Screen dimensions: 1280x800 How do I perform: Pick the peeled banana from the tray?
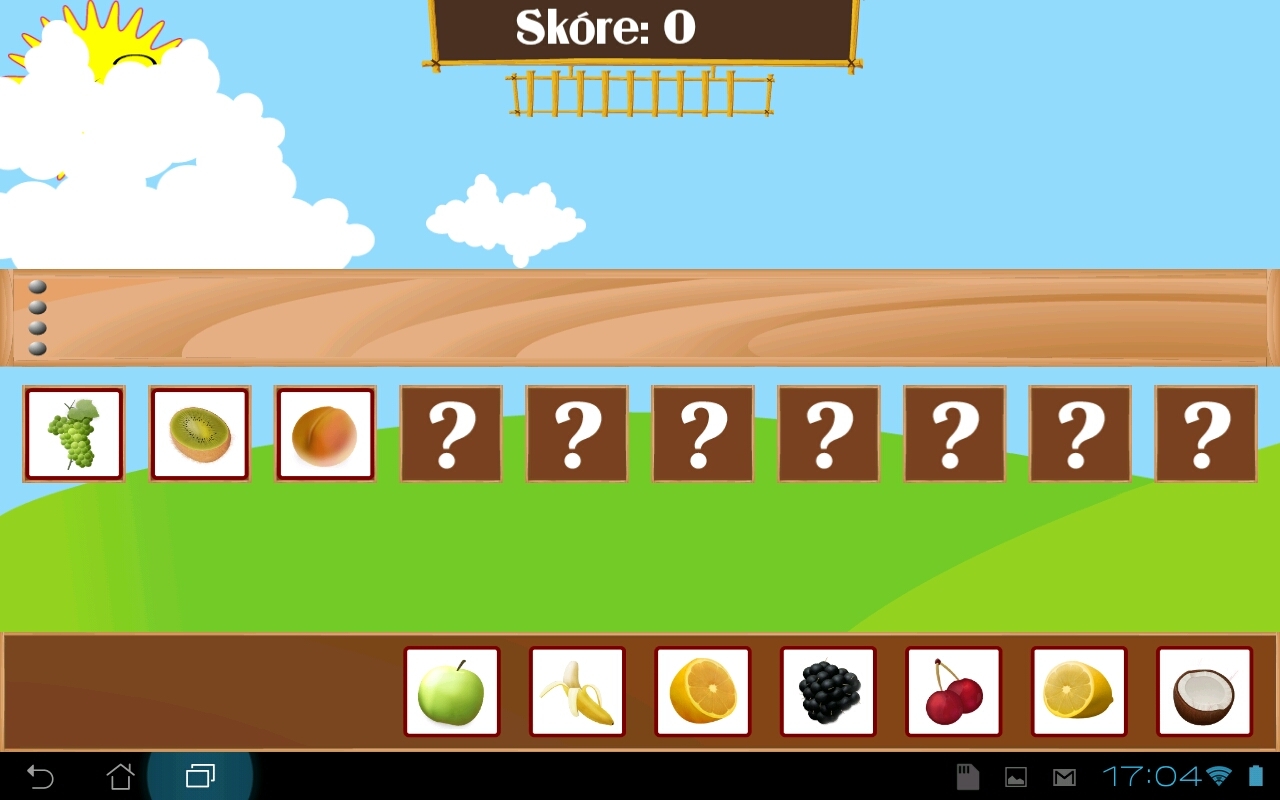(577, 691)
